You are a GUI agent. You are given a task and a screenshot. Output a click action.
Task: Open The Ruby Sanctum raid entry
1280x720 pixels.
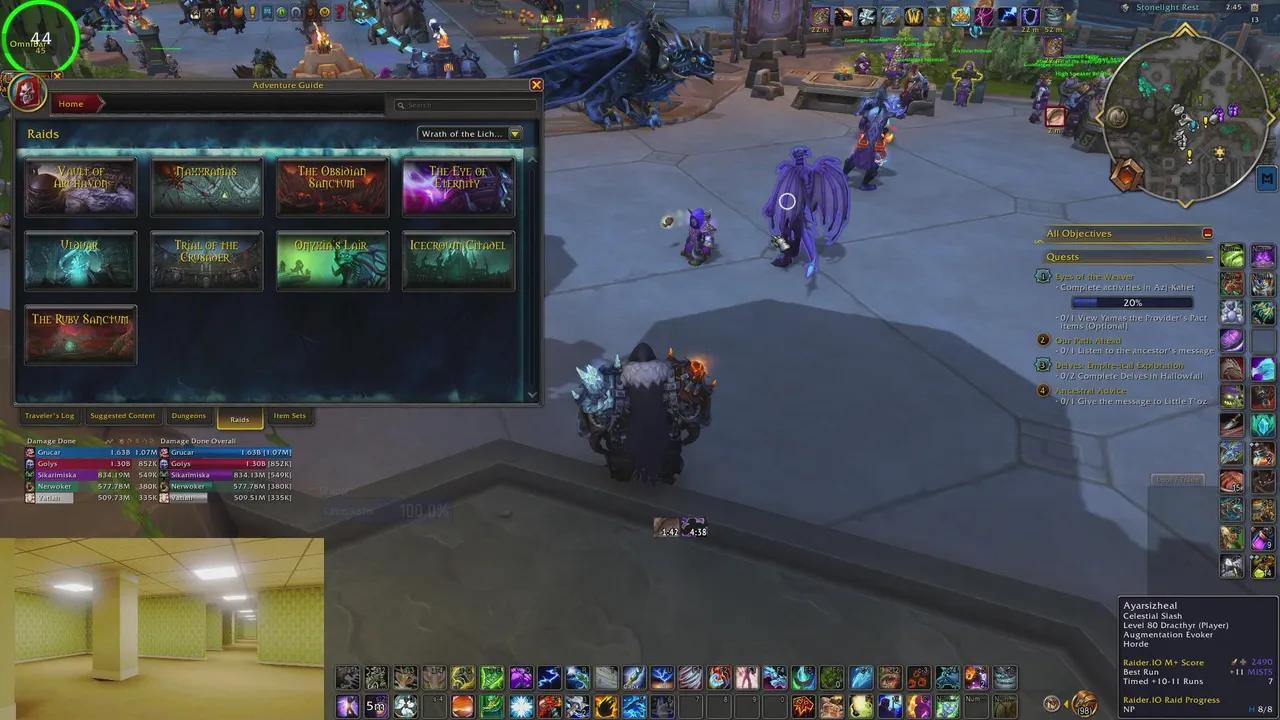coord(80,334)
